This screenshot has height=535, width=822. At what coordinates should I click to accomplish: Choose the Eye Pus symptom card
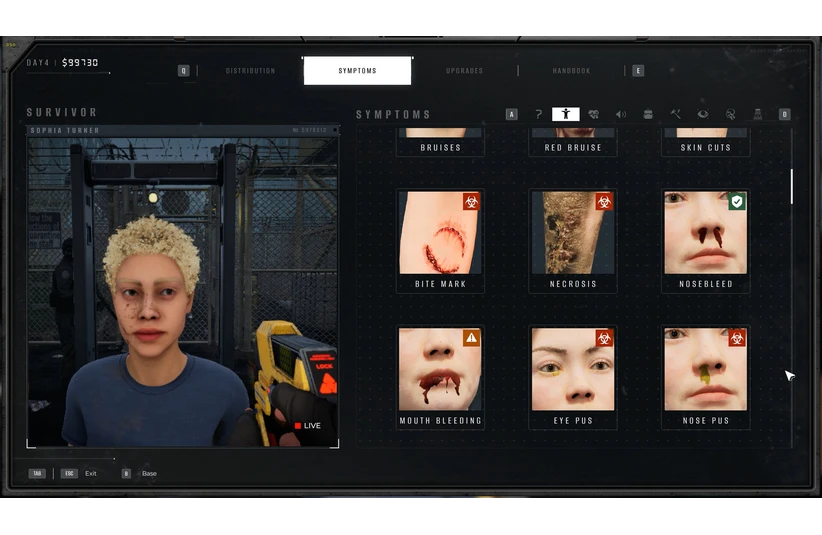click(573, 377)
